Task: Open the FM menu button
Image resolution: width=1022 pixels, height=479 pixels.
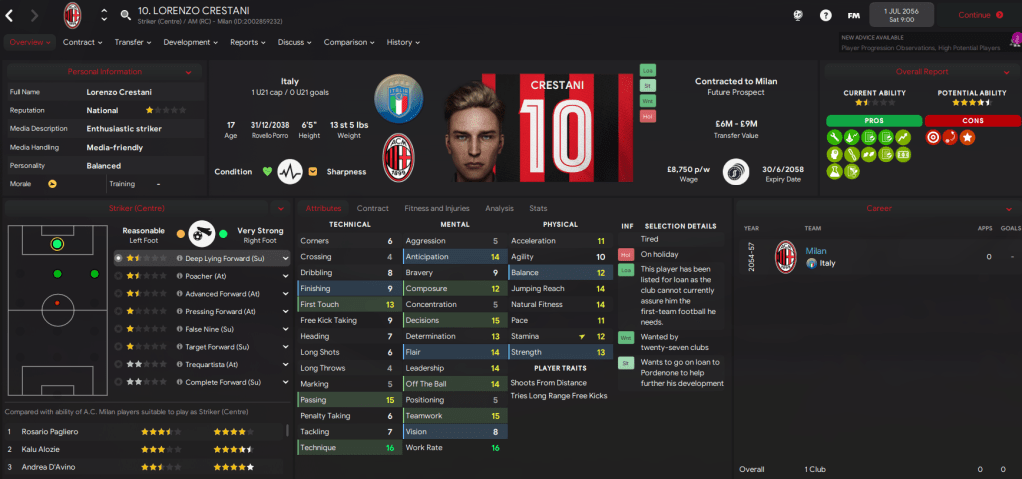Action: 853,15
